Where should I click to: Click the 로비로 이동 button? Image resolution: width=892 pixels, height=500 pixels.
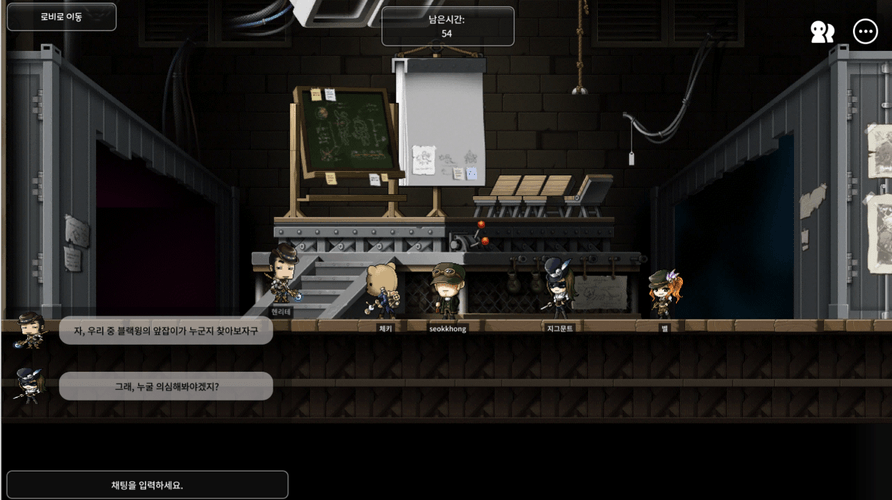61,17
